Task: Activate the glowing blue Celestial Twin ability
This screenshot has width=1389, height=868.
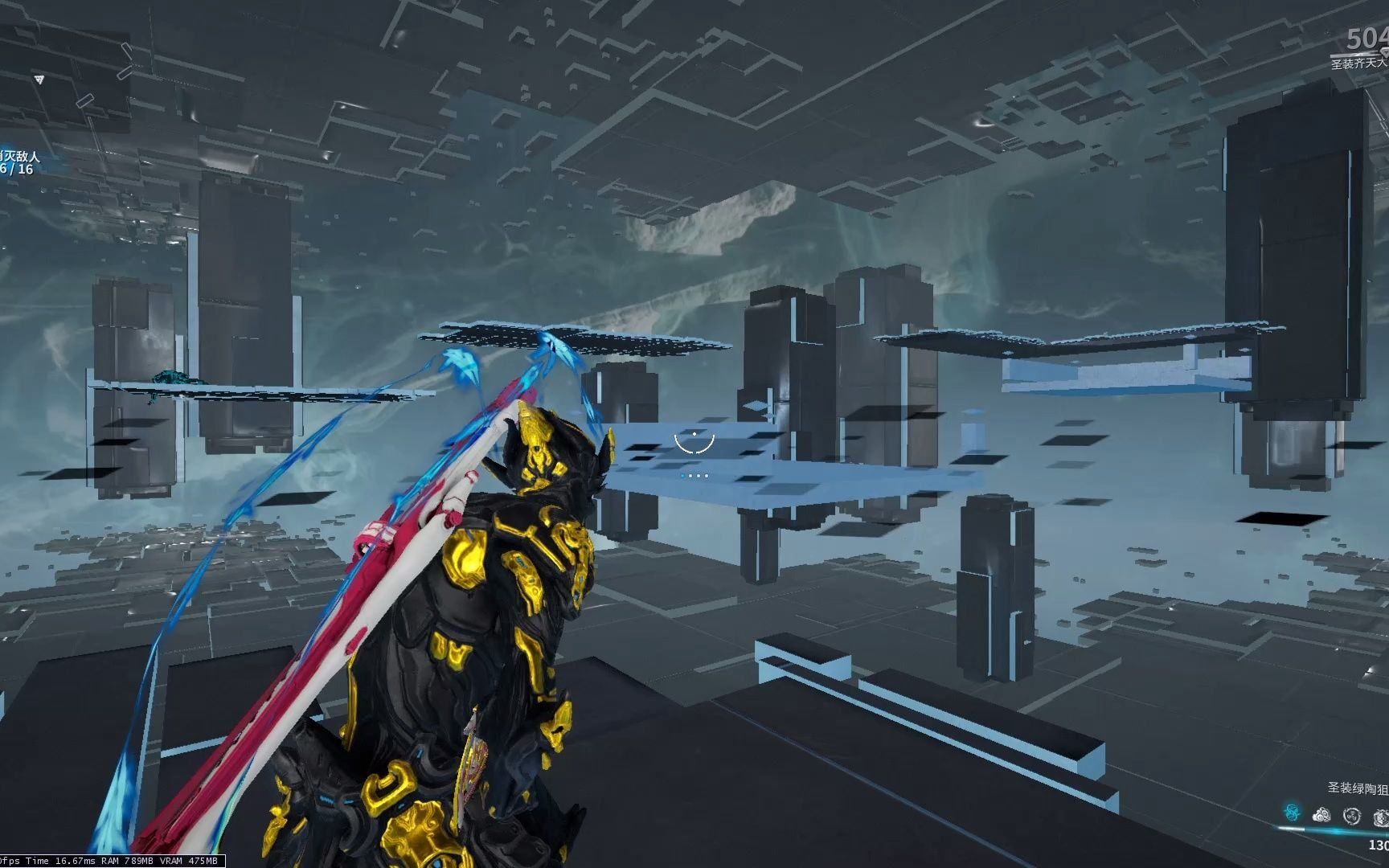Action: coord(1292,813)
